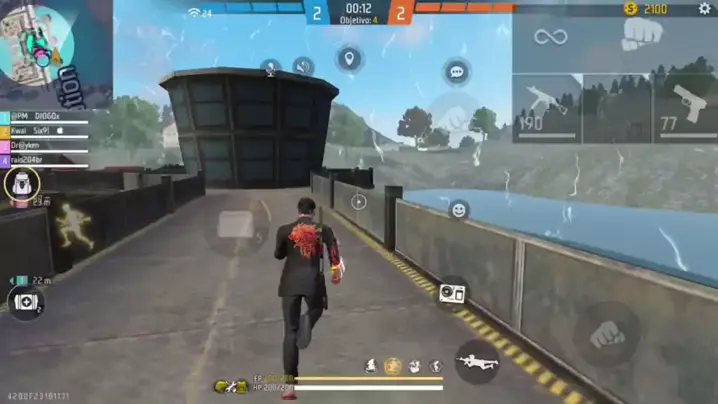Tap the infinity symbol slot
The image size is (718, 404).
[551, 38]
